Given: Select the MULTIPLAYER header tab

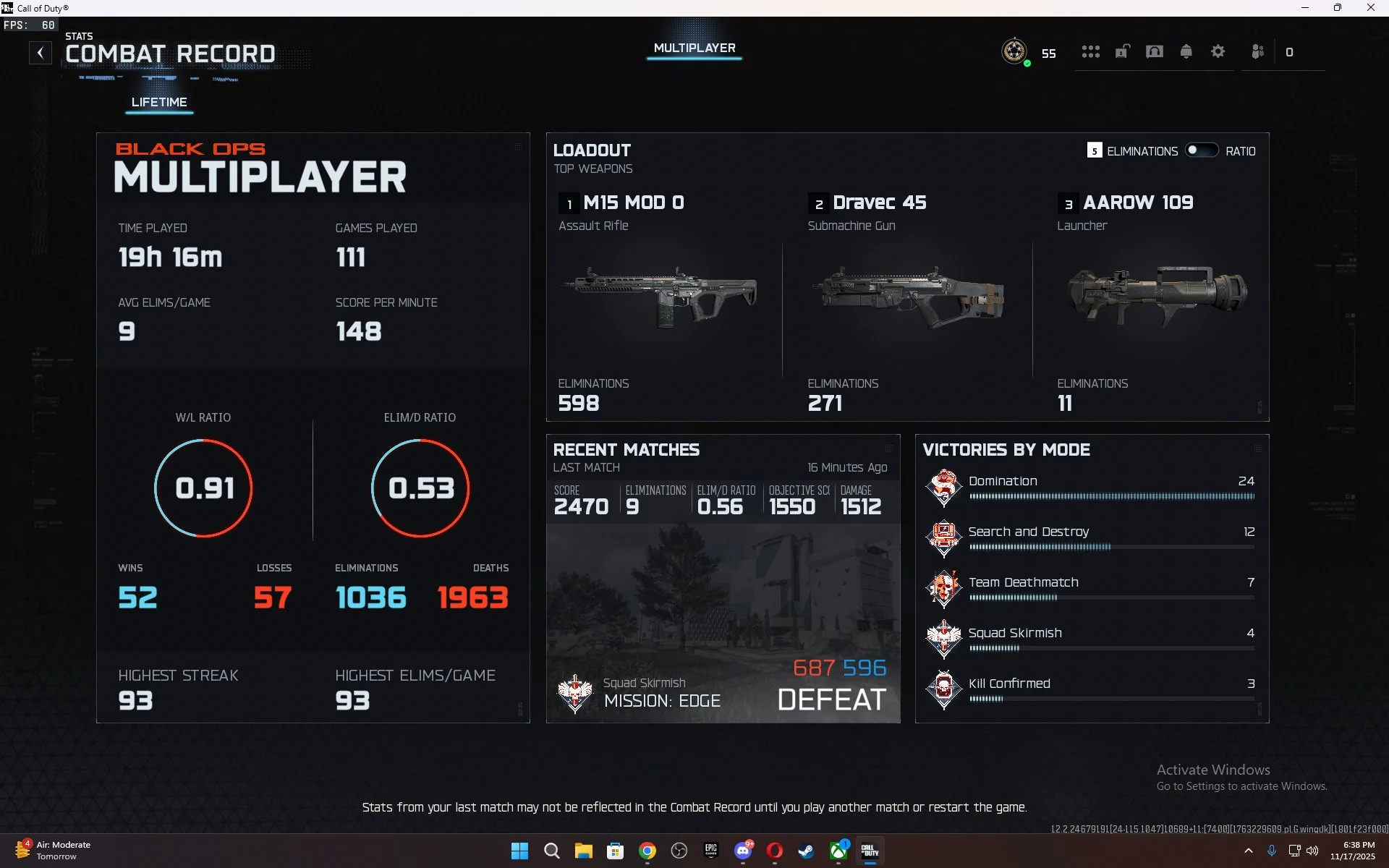Looking at the screenshot, I should coord(694,48).
